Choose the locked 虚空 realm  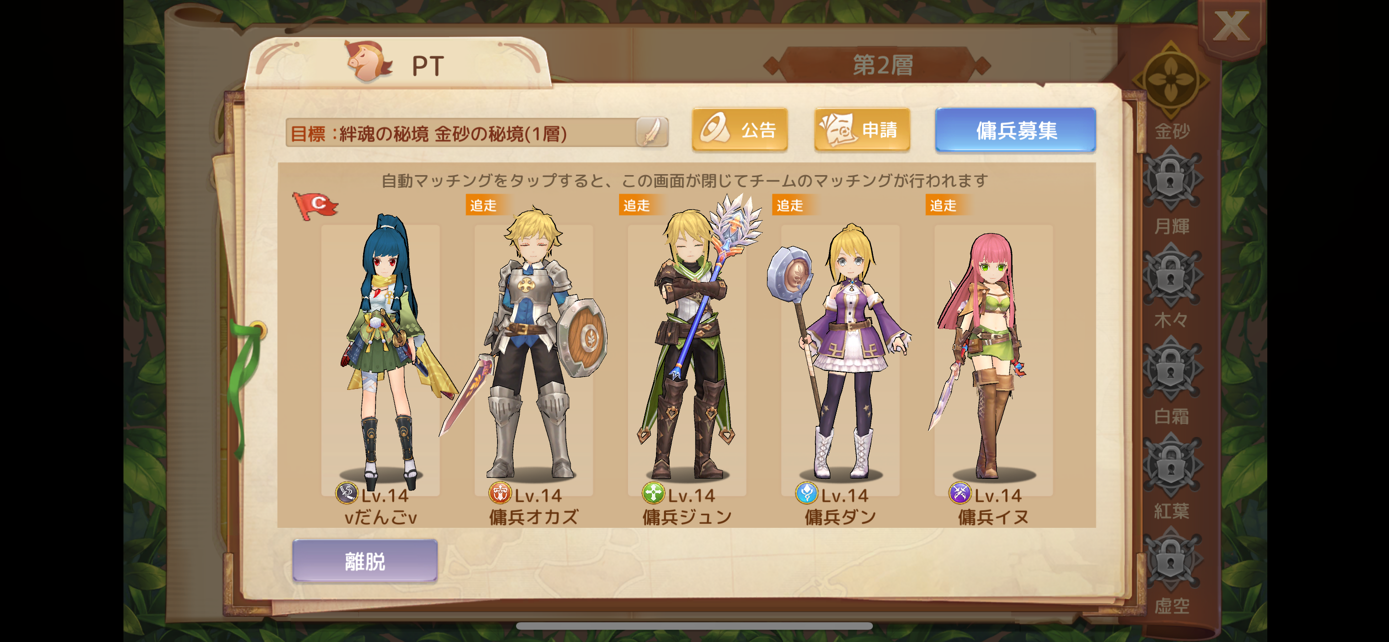click(x=1171, y=559)
